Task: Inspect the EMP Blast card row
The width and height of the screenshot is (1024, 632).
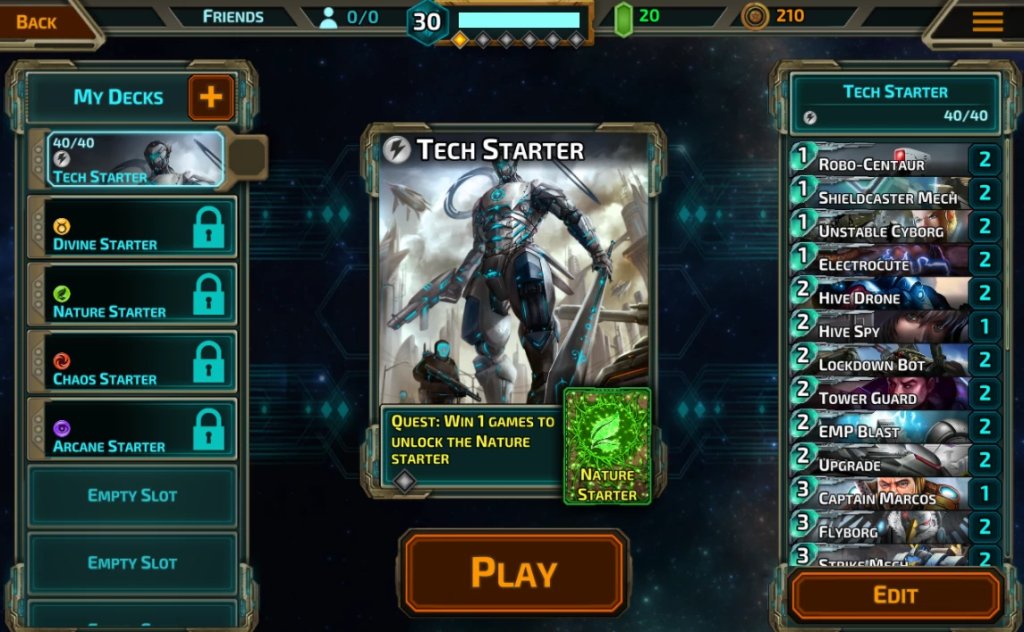Action: 880,430
